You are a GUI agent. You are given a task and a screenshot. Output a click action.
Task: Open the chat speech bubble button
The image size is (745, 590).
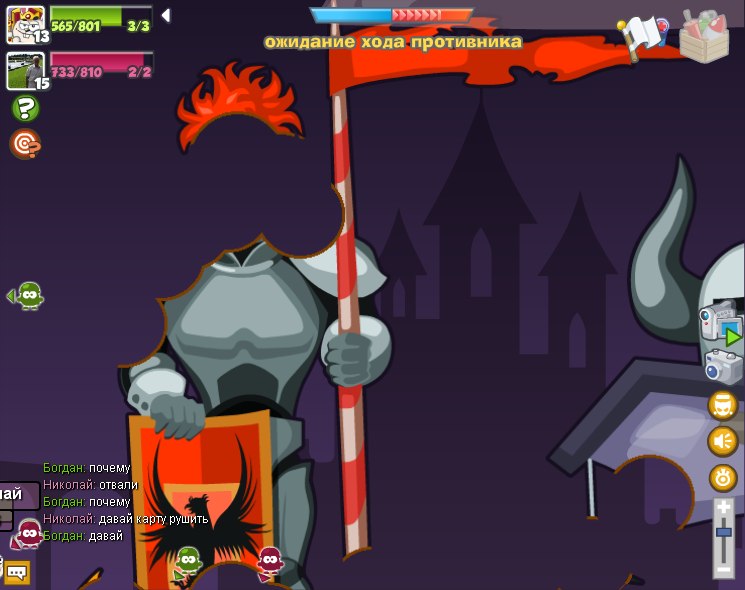[16, 572]
